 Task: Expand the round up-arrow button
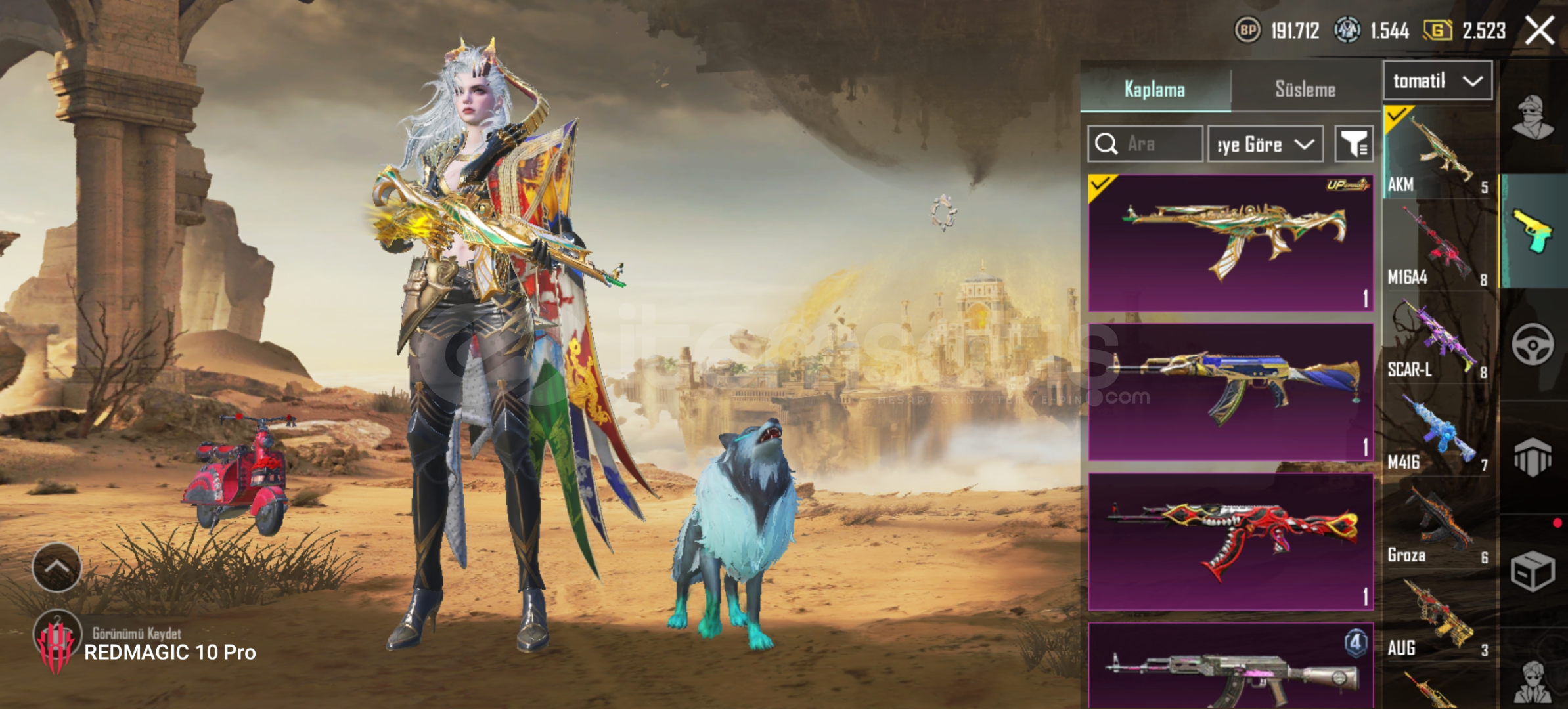coord(57,567)
